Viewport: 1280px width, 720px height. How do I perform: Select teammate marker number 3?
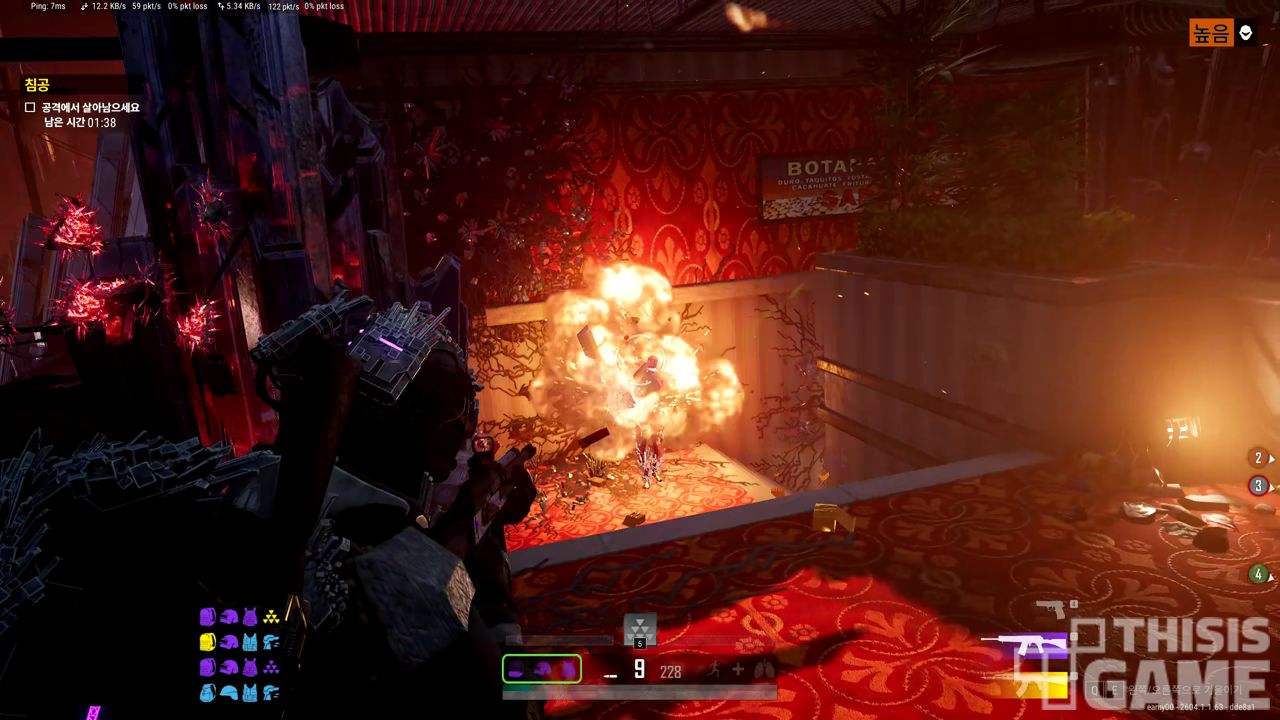(x=1259, y=486)
